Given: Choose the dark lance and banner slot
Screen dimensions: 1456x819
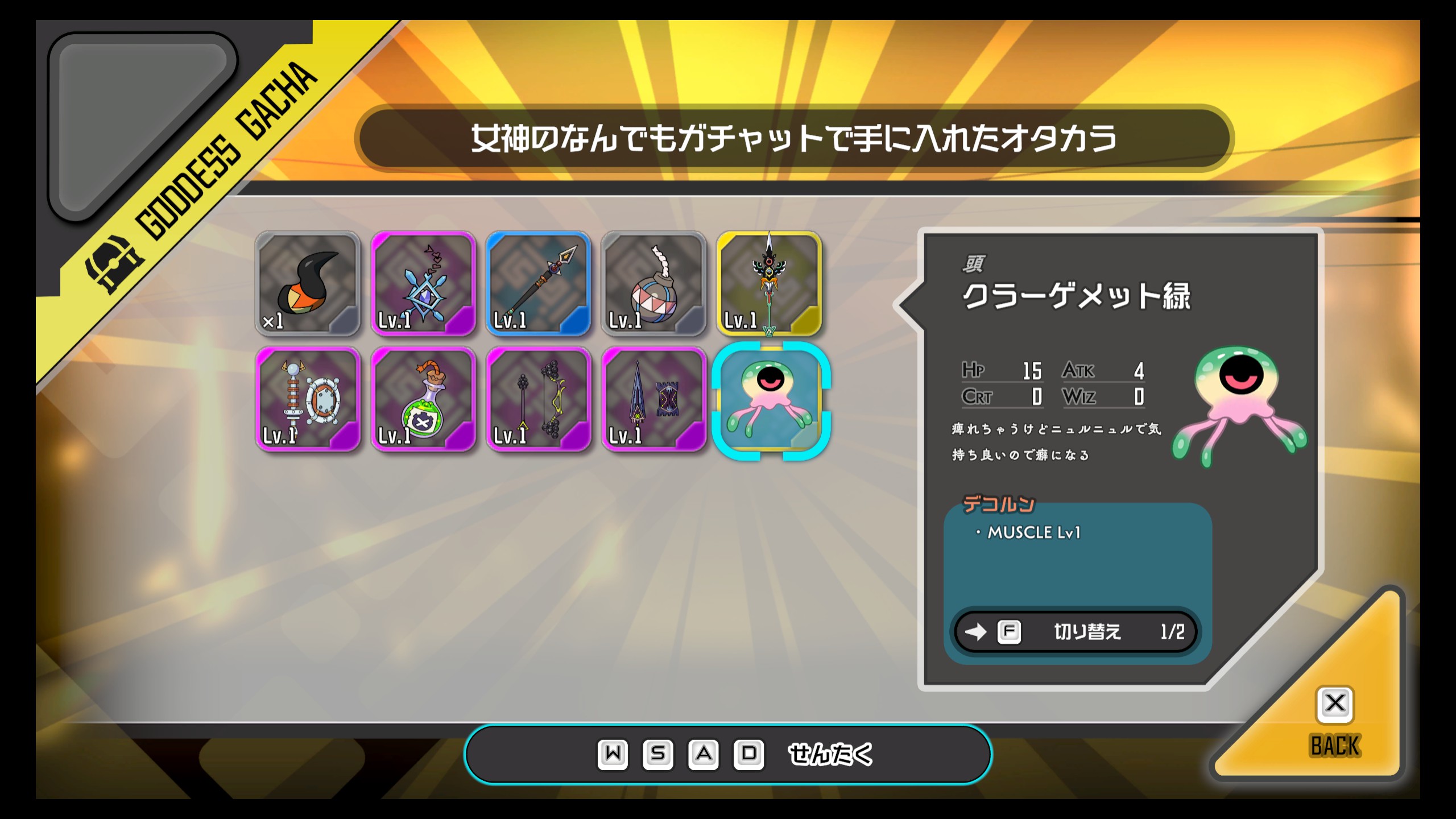Looking at the screenshot, I should pyautogui.click(x=653, y=399).
